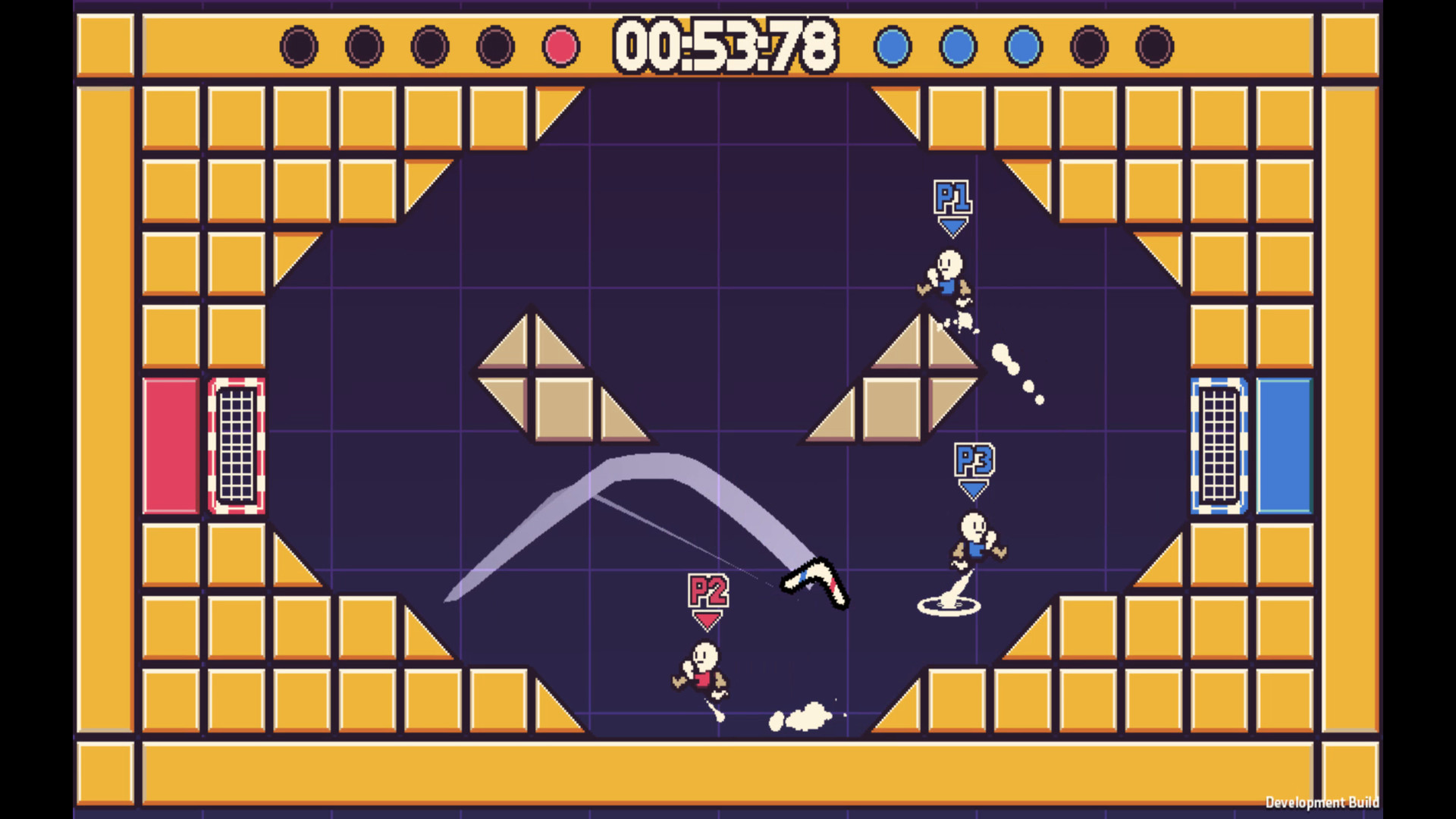Click the filled red score dot
The width and height of the screenshot is (1456, 819).
tap(561, 45)
